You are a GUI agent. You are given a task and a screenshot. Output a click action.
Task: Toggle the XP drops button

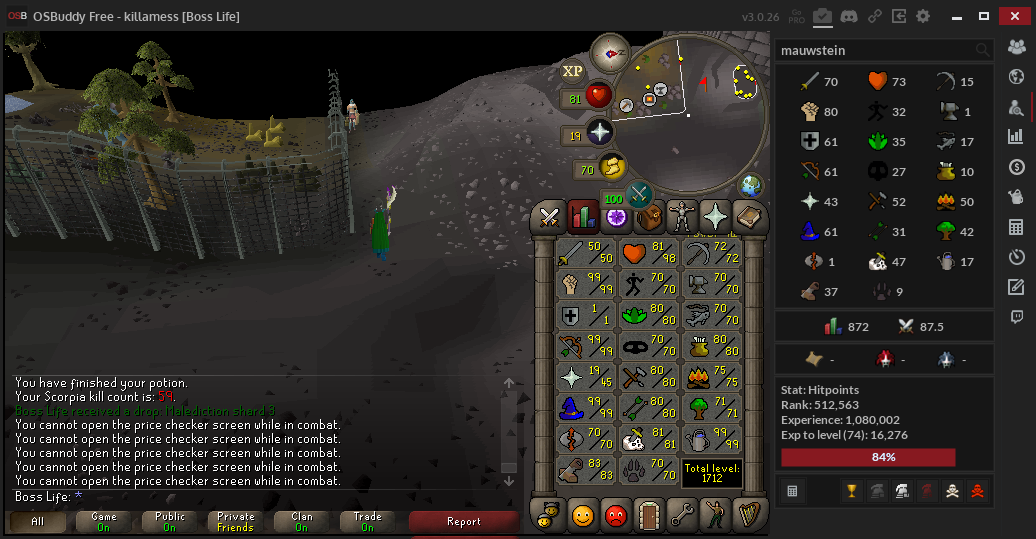[x=572, y=71]
